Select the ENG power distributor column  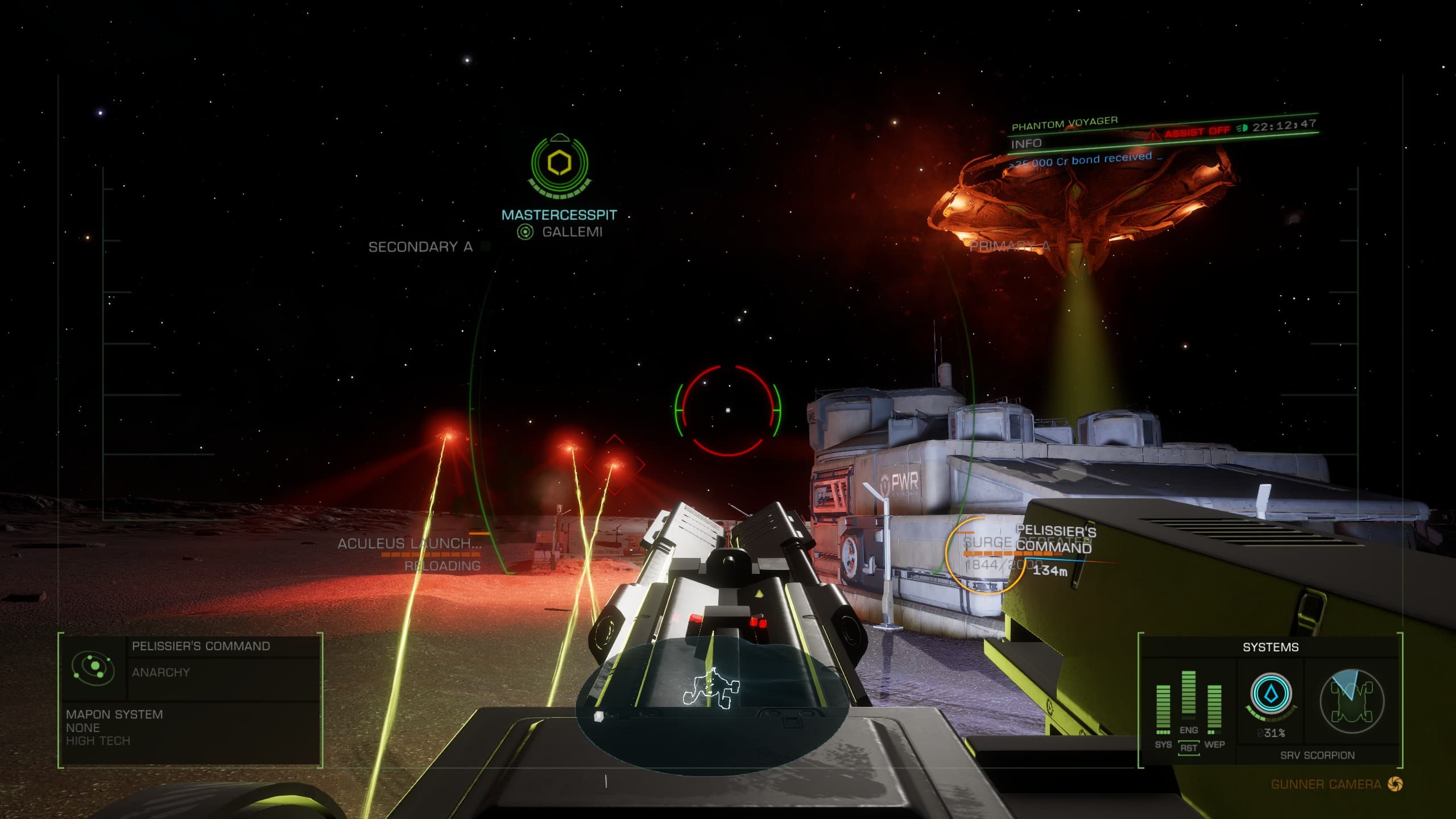(1189, 694)
